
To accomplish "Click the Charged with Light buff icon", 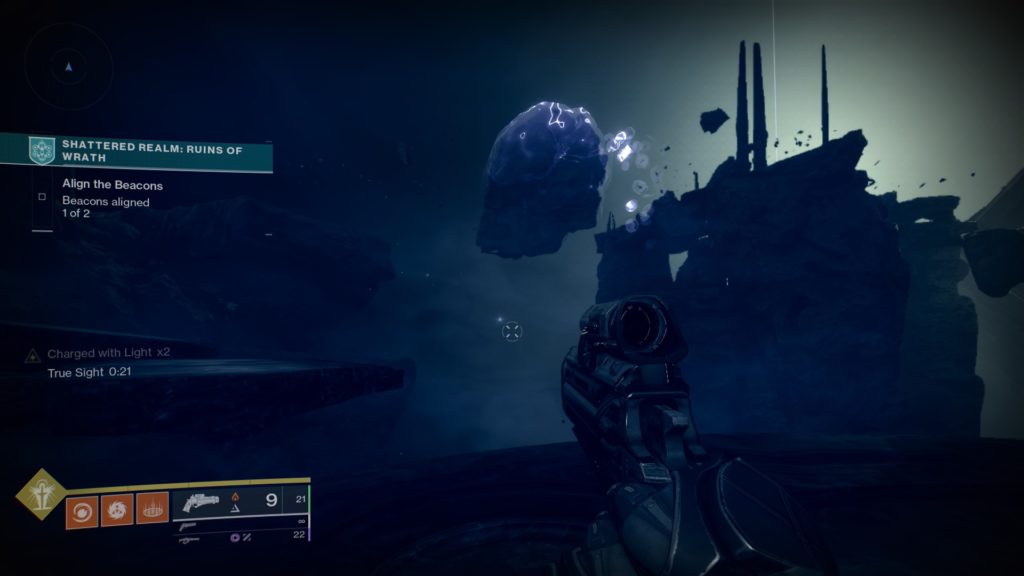I will [x=33, y=354].
